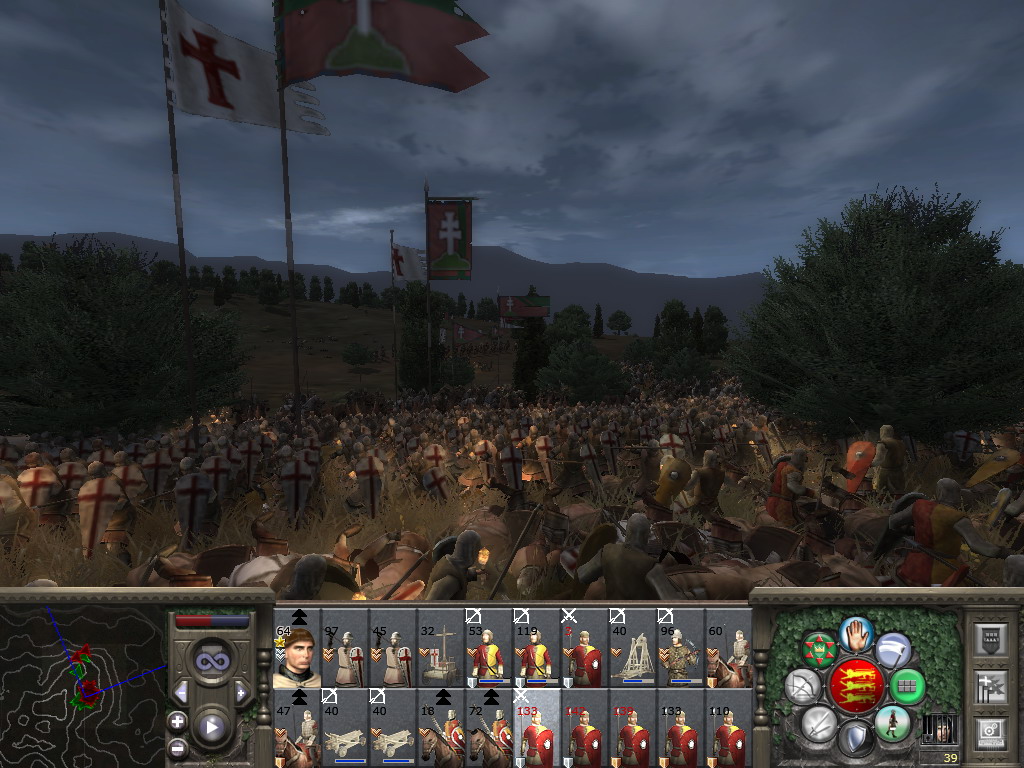Viewport: 1024px width, 768px height.
Task: Open the group formations grid button
Action: click(x=908, y=686)
